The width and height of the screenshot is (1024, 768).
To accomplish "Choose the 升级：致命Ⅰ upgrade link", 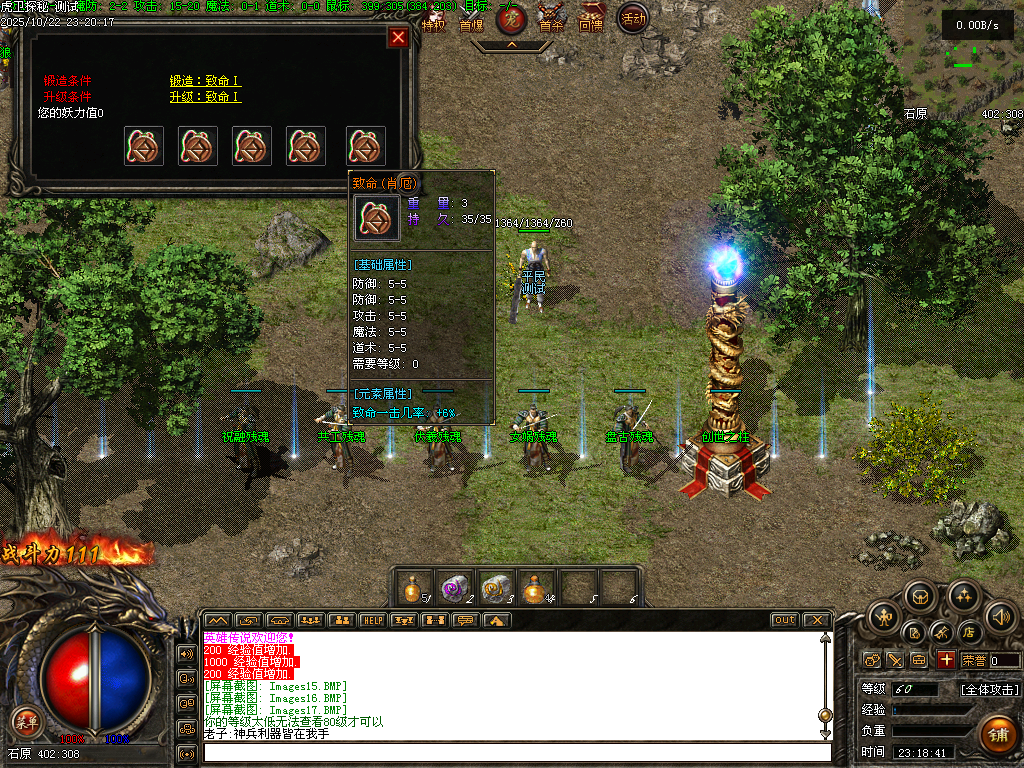I will click(205, 97).
